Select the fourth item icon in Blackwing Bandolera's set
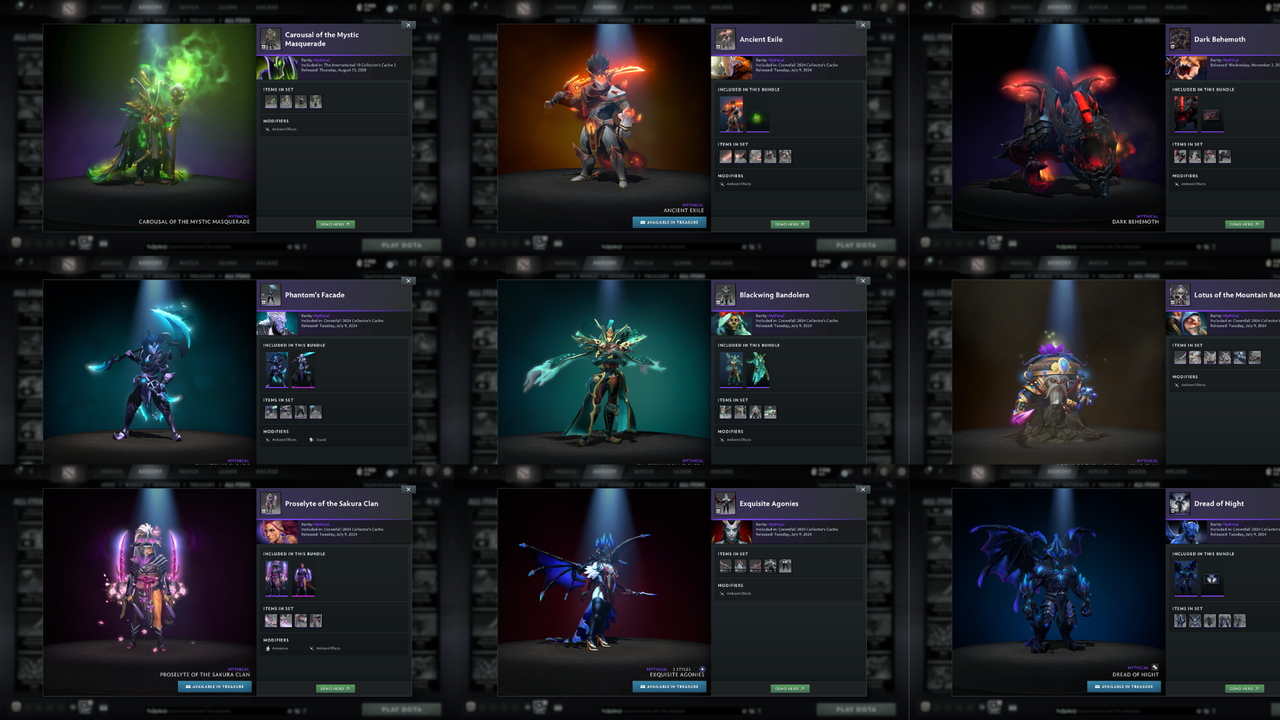1280x720 pixels. click(x=770, y=411)
